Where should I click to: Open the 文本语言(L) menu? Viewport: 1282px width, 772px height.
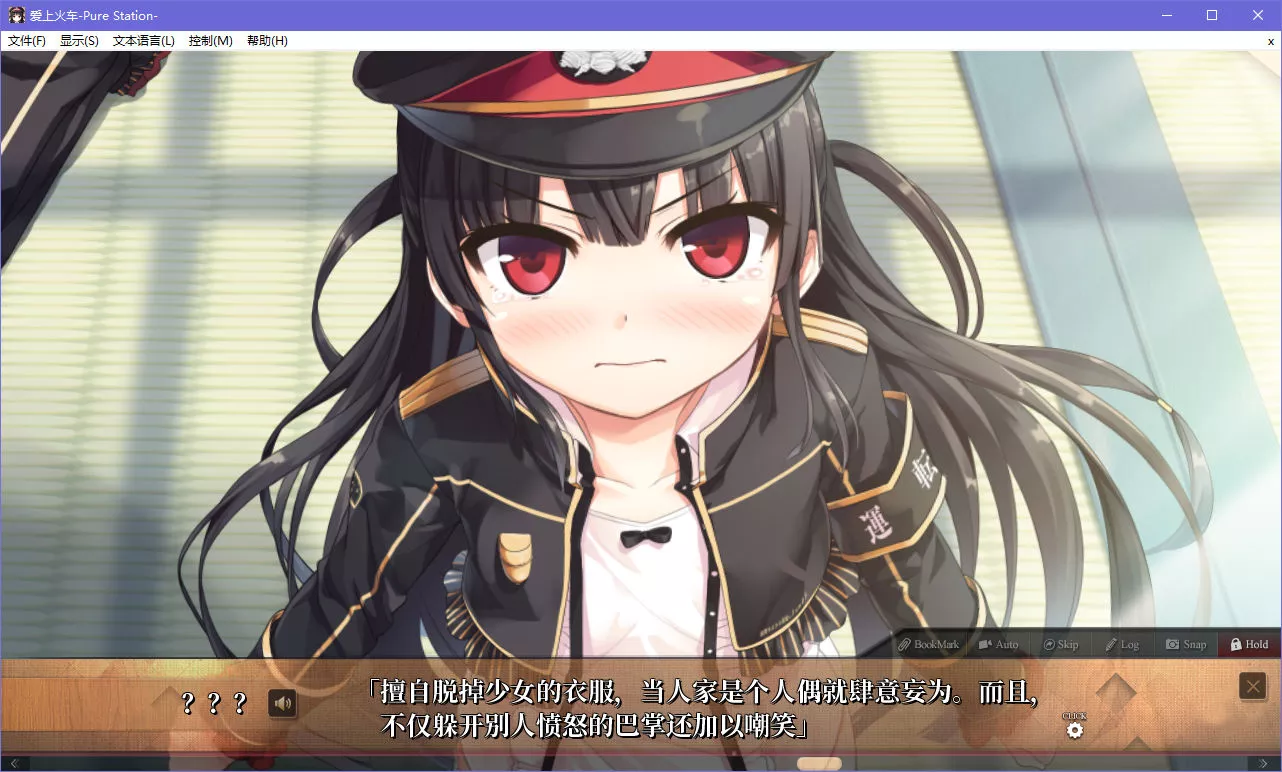[143, 41]
